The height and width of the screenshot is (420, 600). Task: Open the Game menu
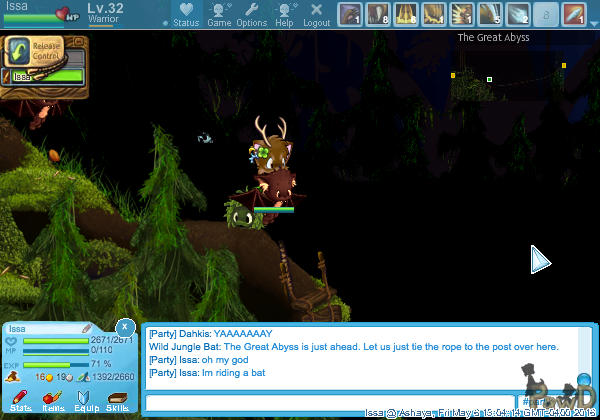[219, 14]
